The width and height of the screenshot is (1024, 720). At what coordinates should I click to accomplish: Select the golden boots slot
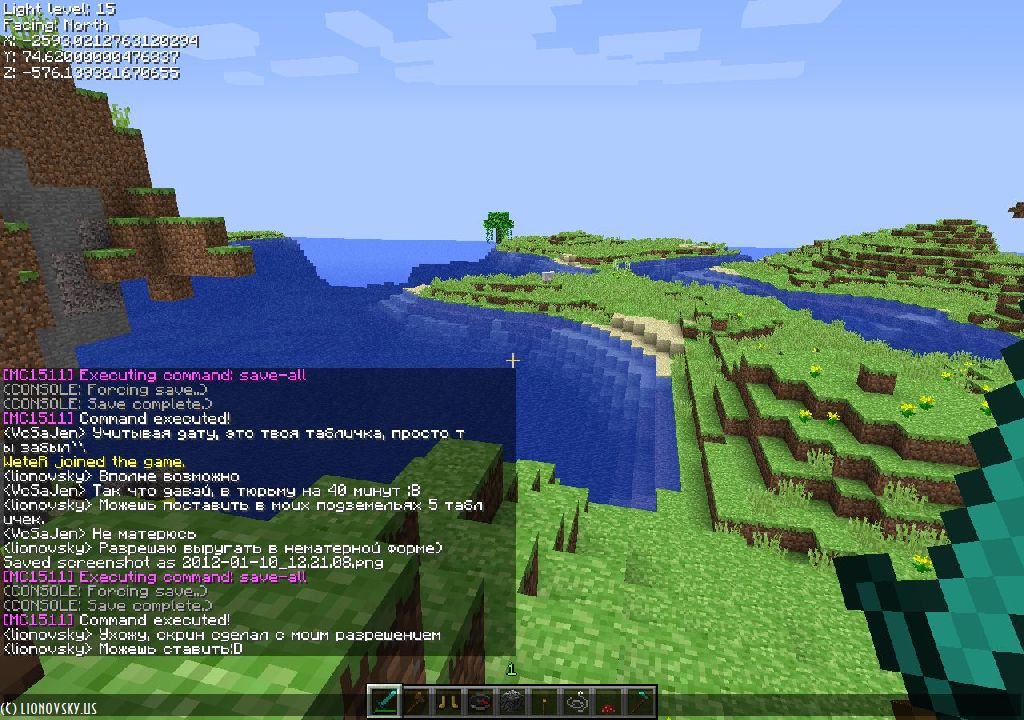(x=449, y=702)
